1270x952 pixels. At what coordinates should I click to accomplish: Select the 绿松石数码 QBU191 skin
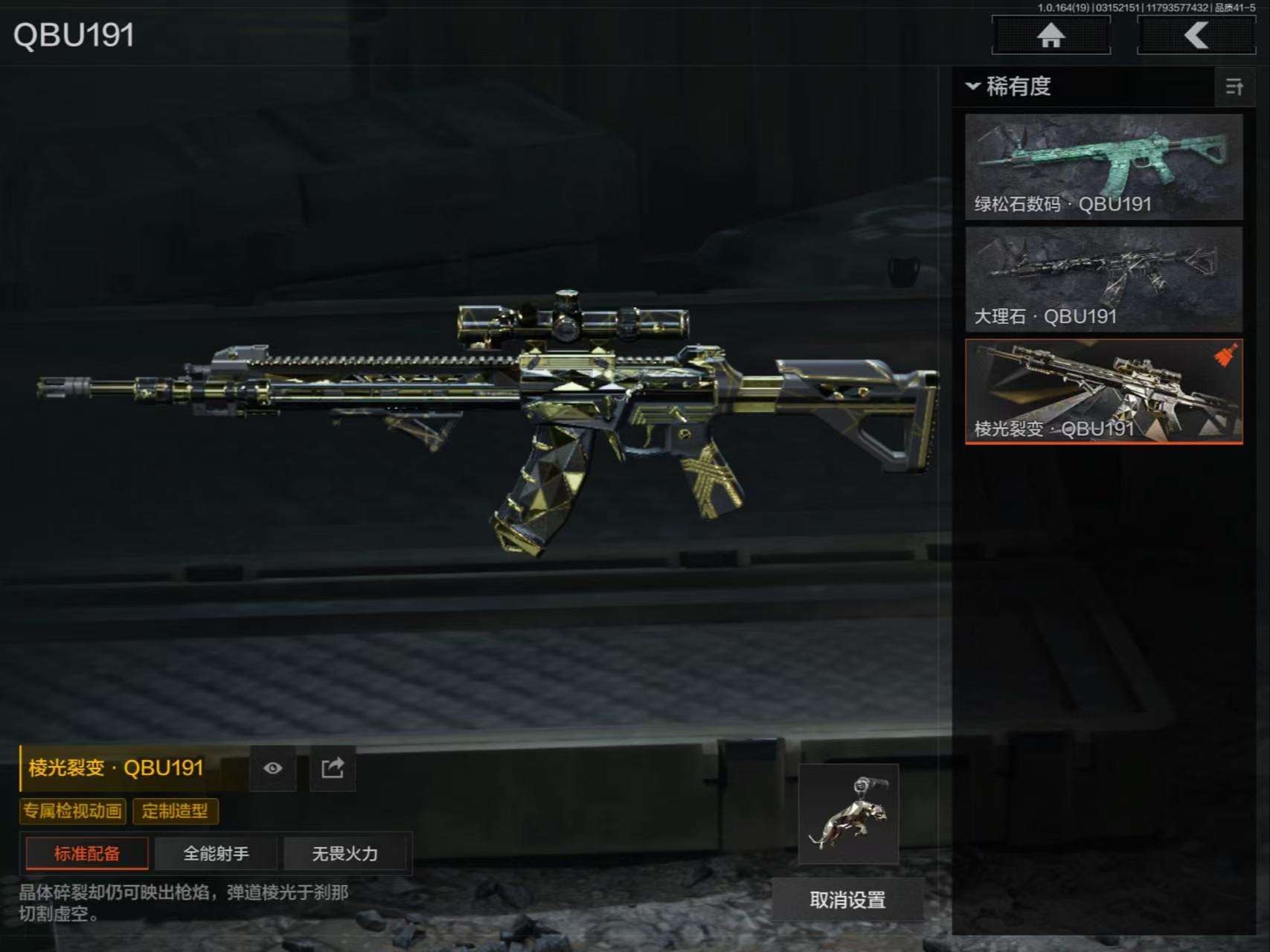(x=1103, y=167)
